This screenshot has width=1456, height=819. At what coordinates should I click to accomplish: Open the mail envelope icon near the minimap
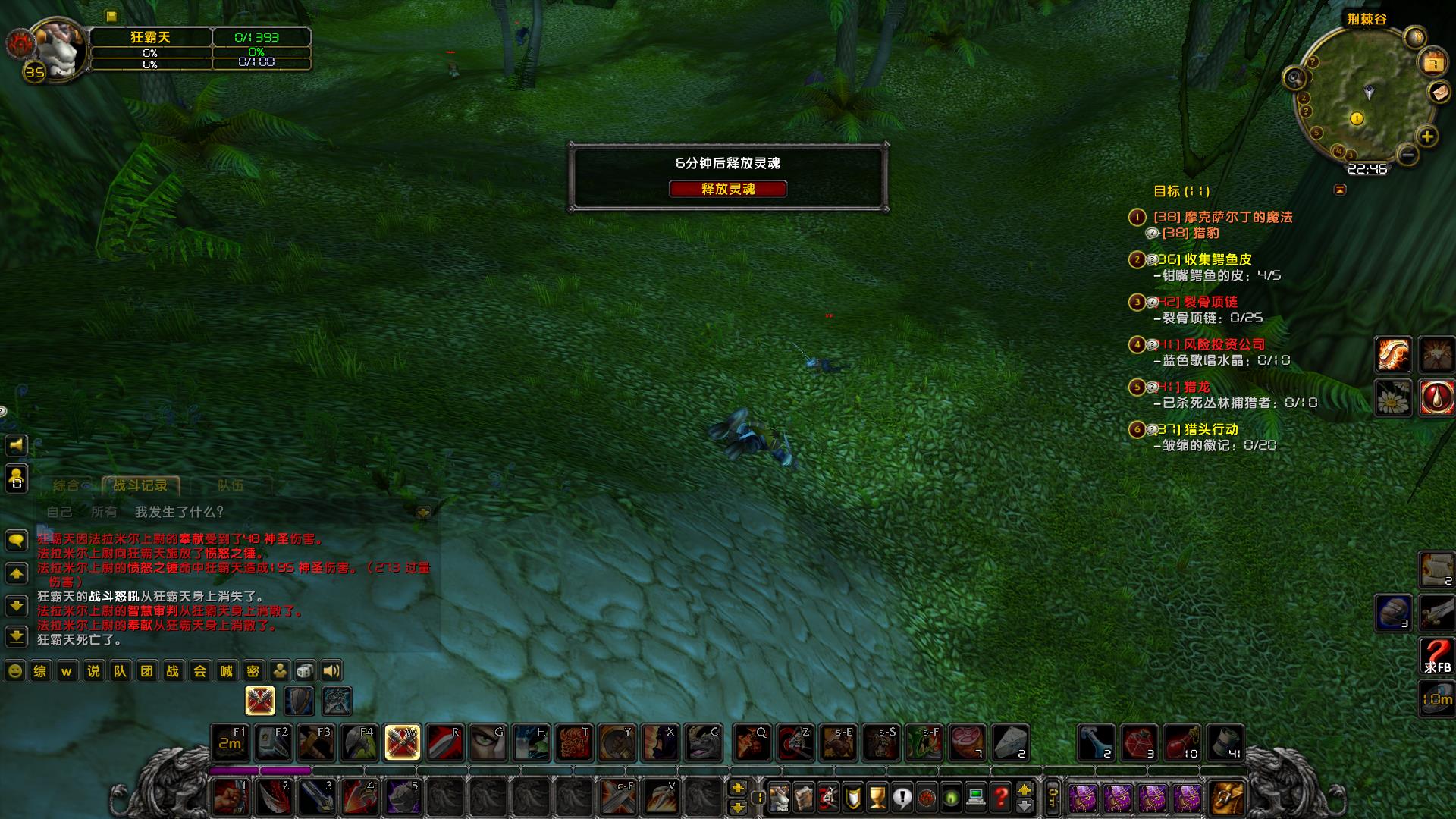pyautogui.click(x=1439, y=92)
